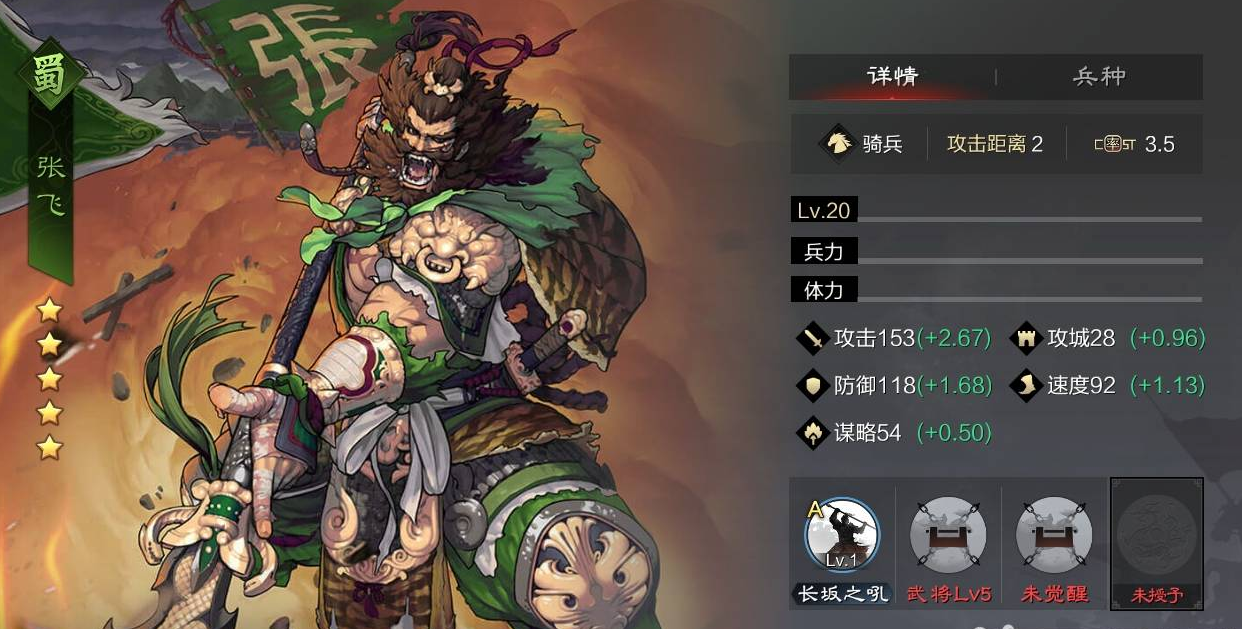
Task: Open the 兵种 troop type tab
Action: (1099, 77)
